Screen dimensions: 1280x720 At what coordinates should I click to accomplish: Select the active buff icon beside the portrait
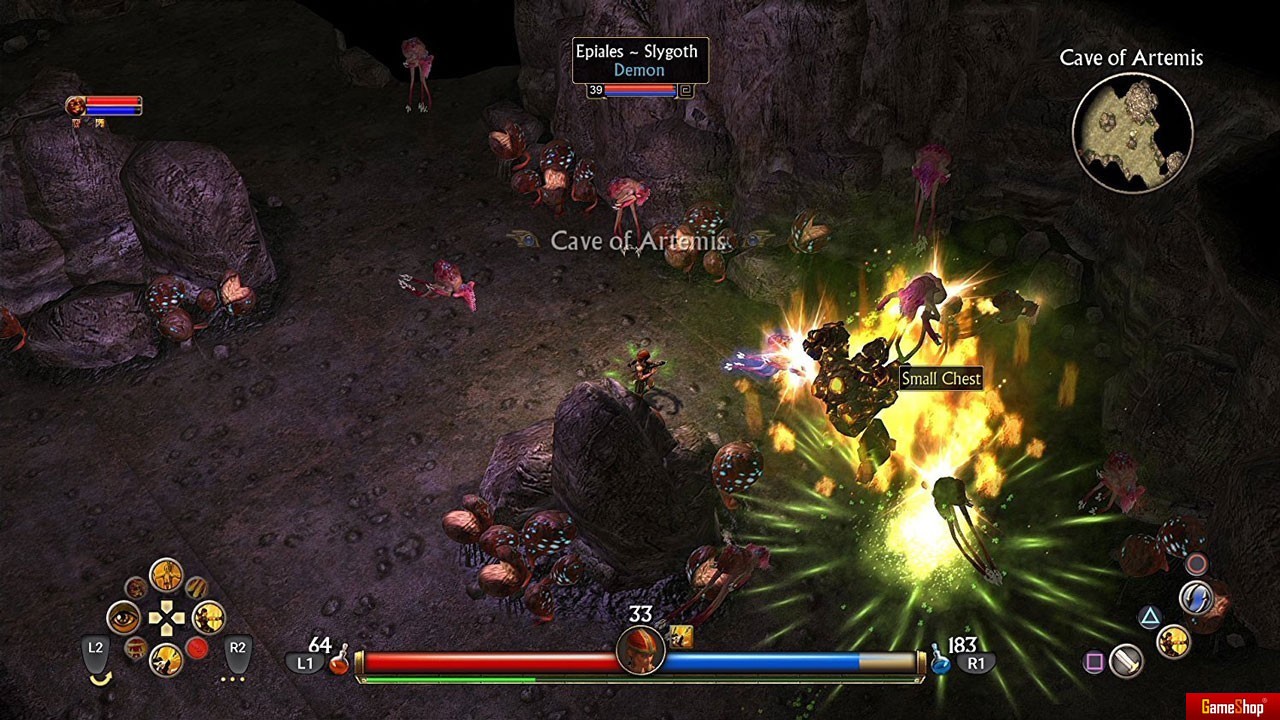click(x=682, y=635)
